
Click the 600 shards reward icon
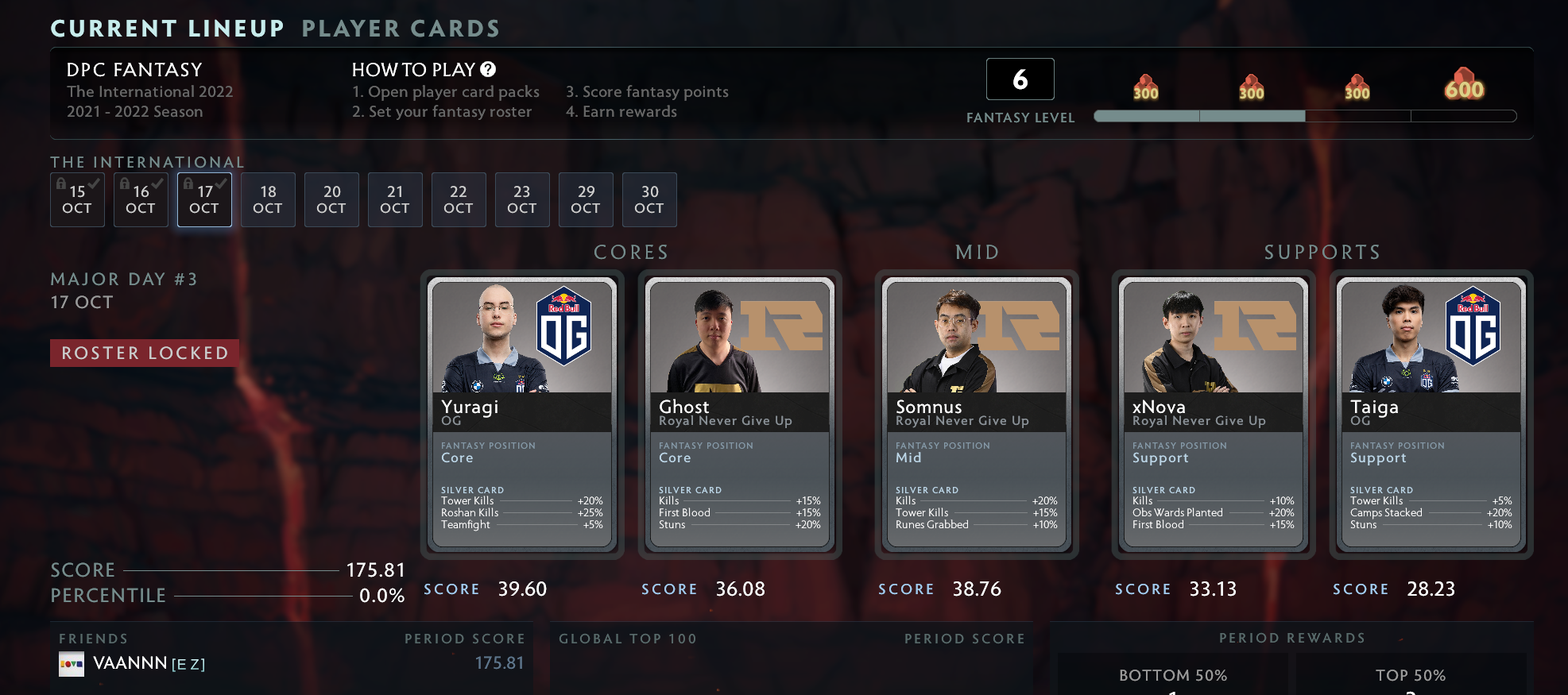(x=1464, y=84)
